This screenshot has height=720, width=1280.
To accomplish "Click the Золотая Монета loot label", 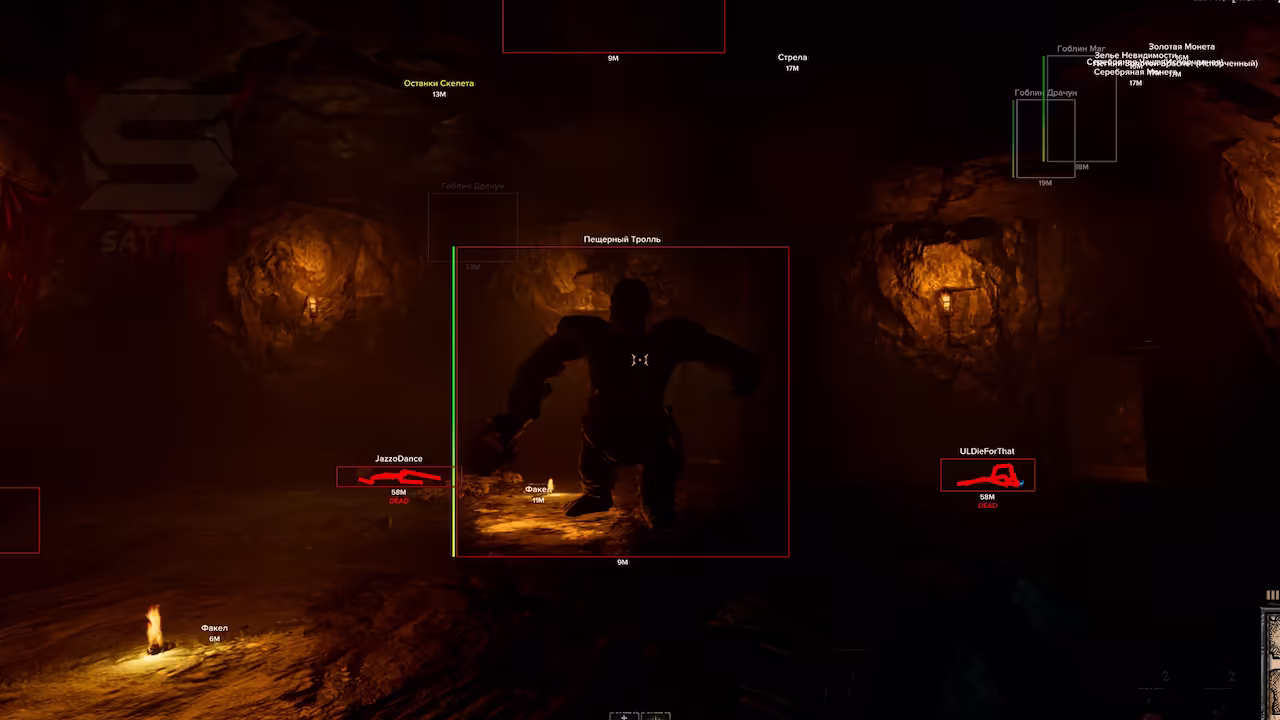I will click(1181, 46).
